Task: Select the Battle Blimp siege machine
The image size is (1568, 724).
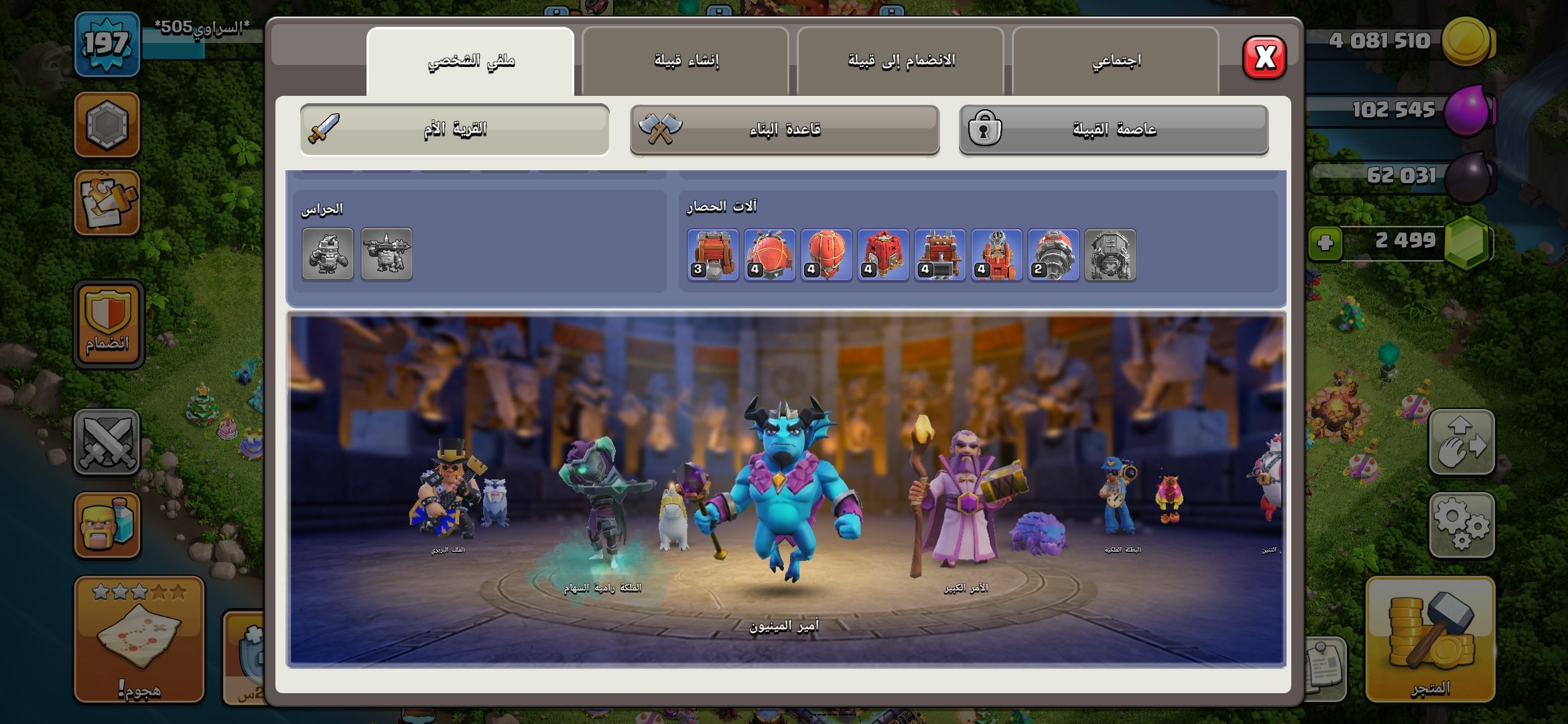Action: (x=769, y=255)
